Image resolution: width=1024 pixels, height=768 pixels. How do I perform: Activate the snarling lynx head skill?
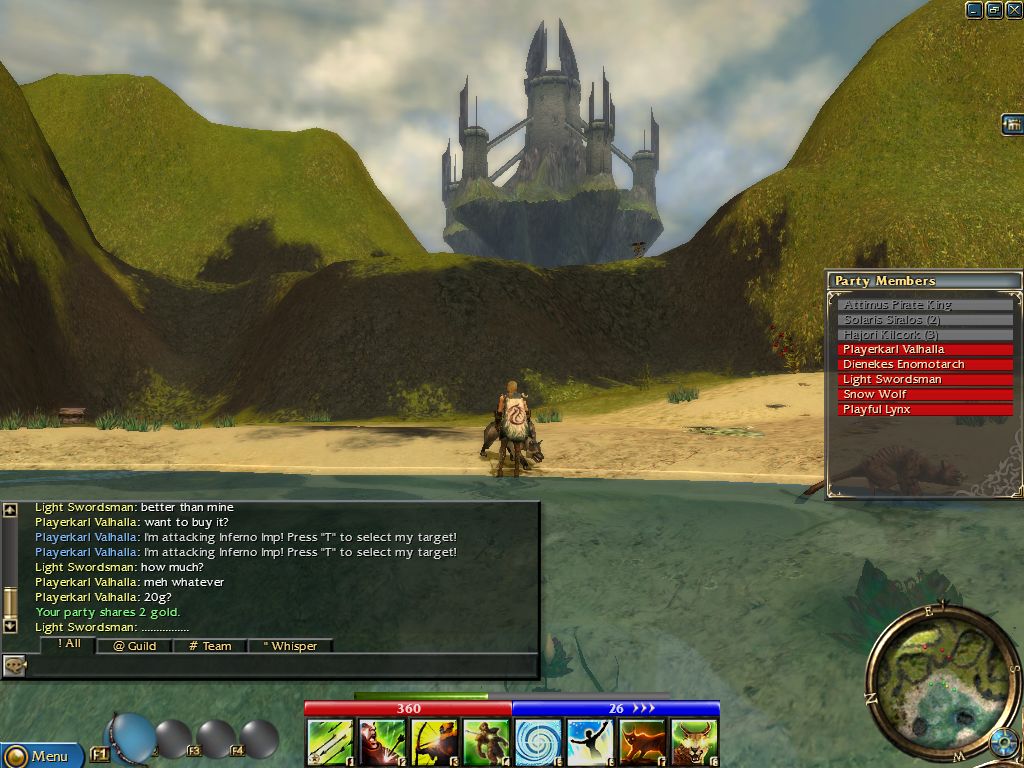694,743
